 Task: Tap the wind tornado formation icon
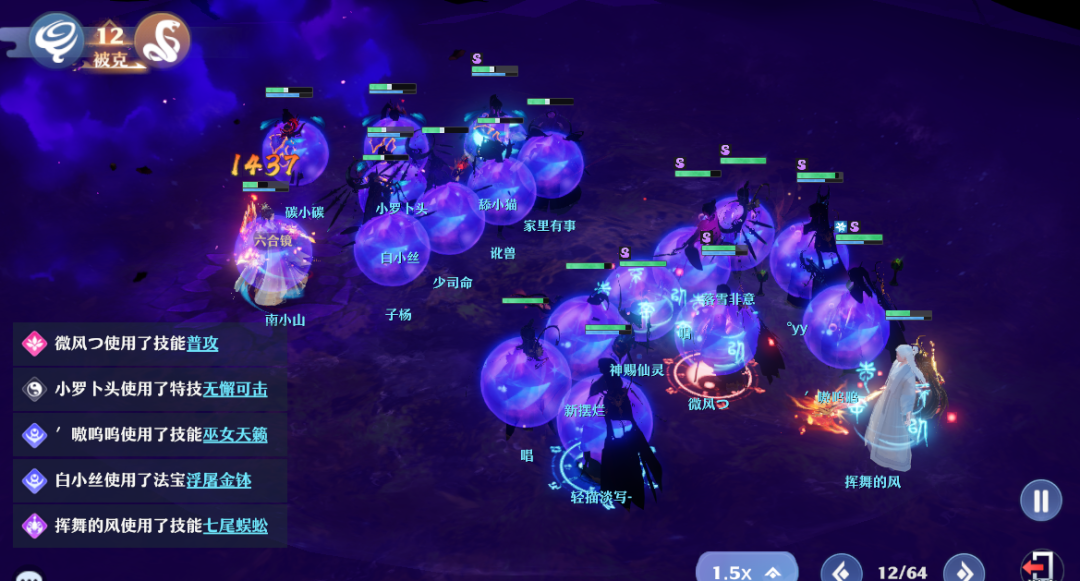tap(56, 41)
